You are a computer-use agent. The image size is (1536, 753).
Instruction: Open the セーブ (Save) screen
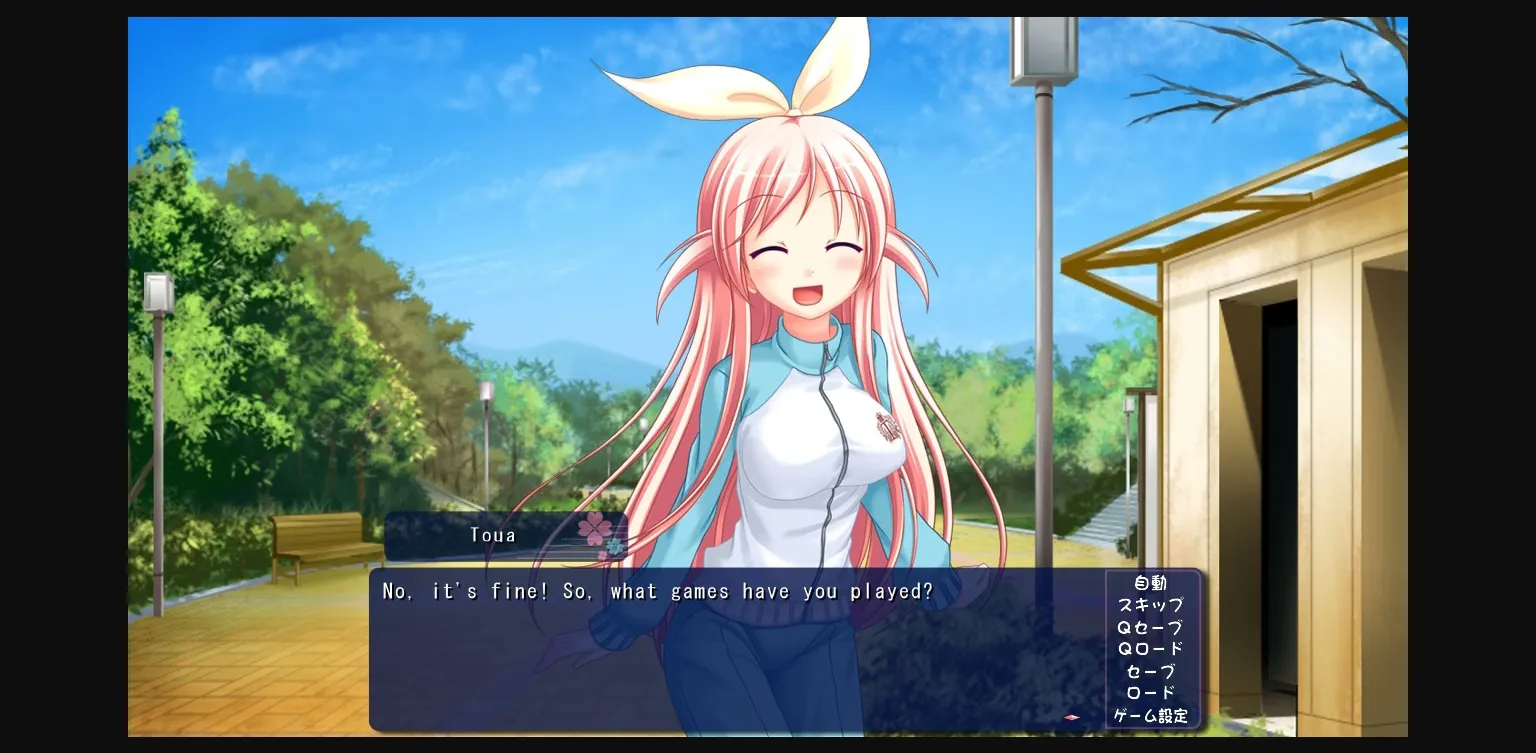(1149, 671)
